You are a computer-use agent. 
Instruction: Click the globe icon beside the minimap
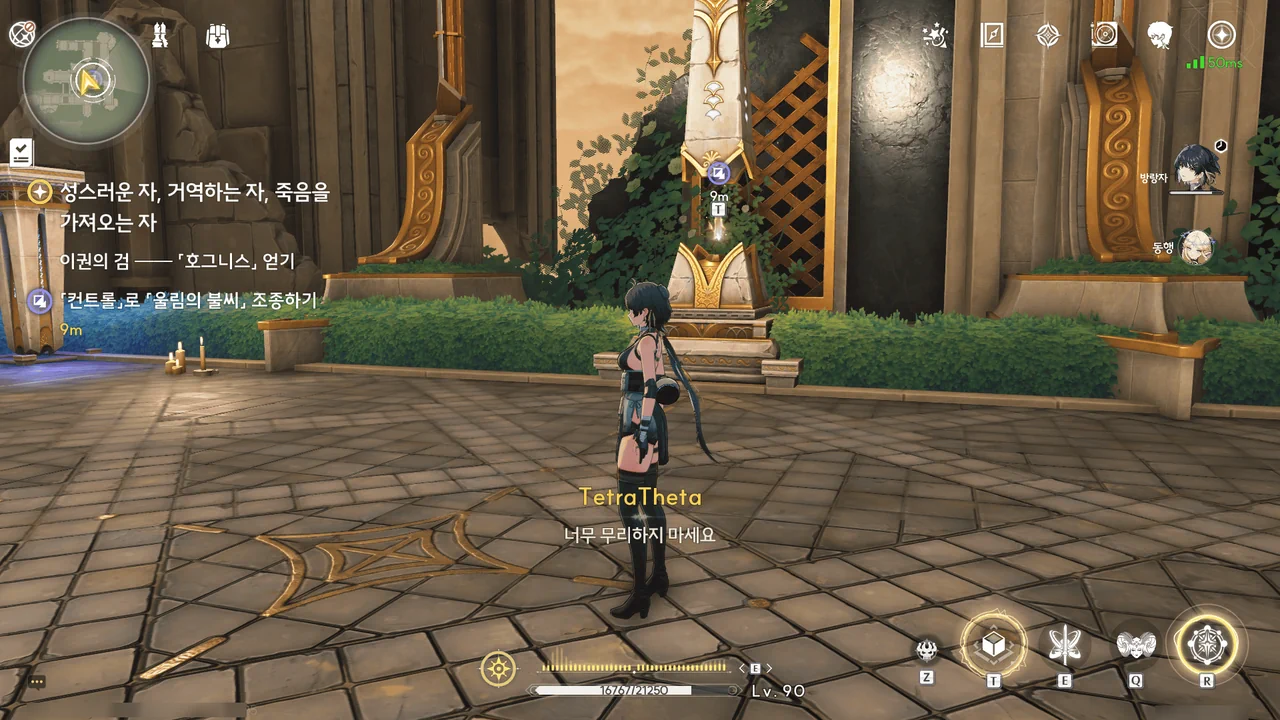(x=22, y=35)
